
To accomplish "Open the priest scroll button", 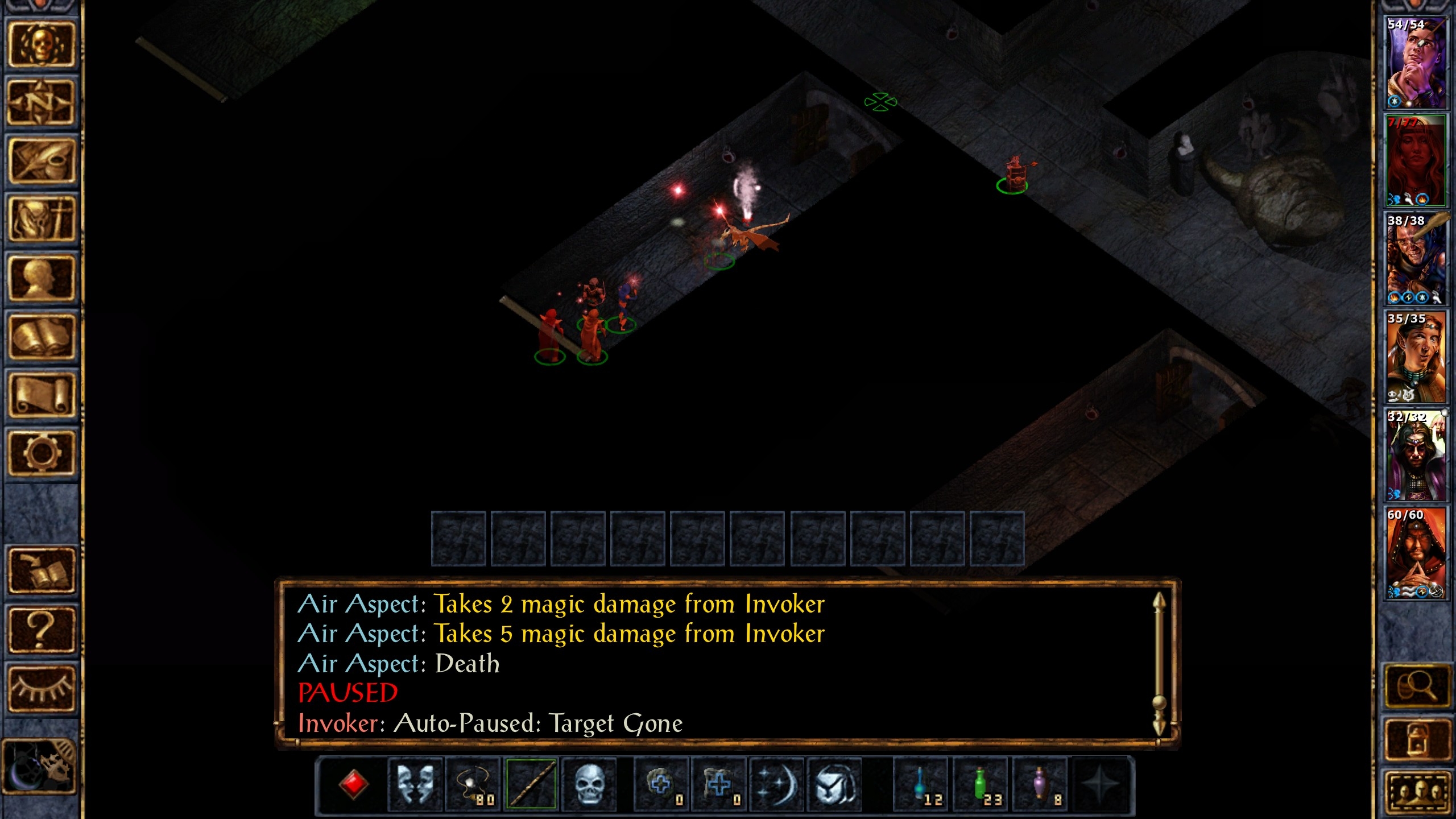I will point(41,395).
